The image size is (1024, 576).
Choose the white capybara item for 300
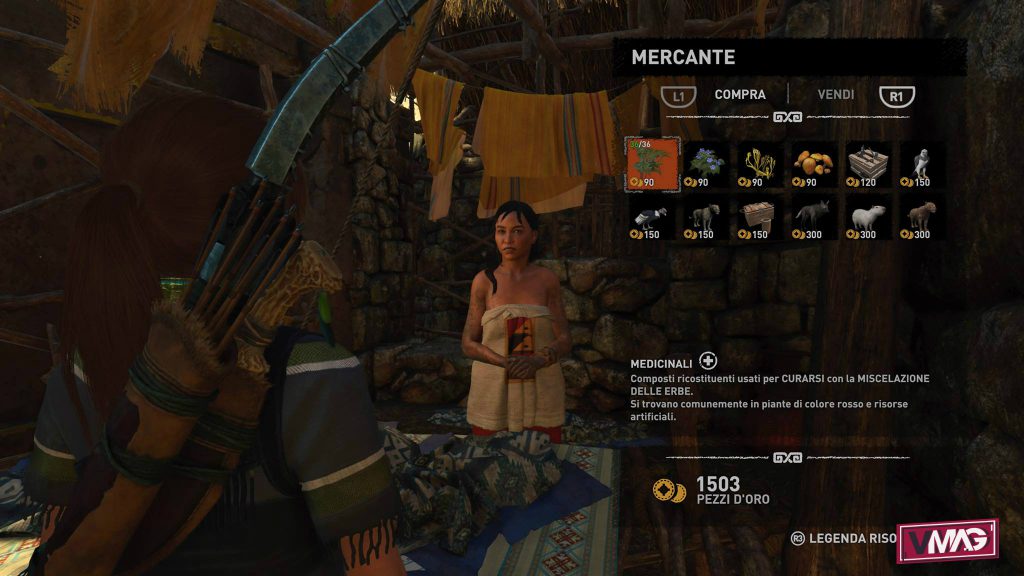point(867,216)
